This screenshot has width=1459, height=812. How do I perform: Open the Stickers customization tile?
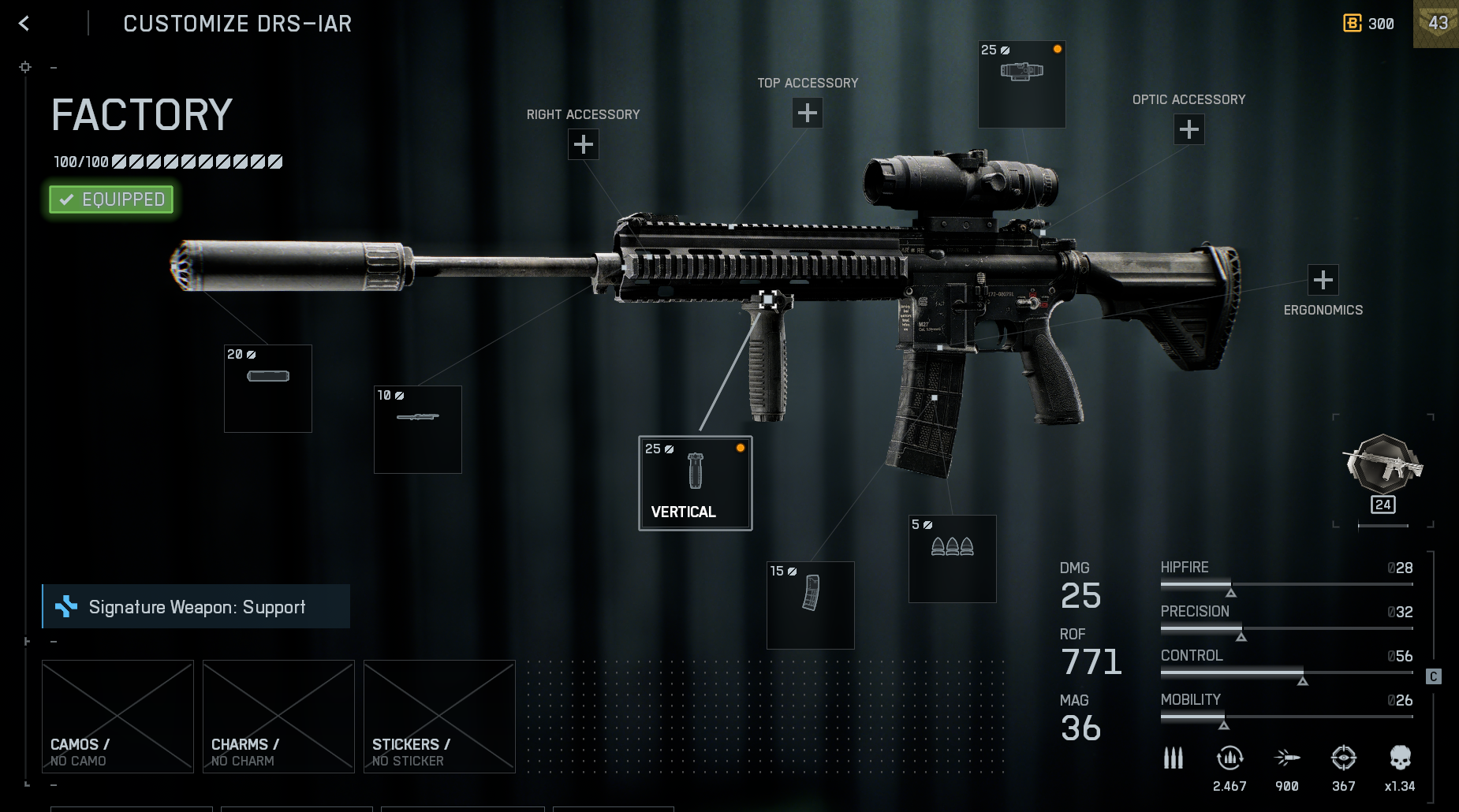coord(439,717)
